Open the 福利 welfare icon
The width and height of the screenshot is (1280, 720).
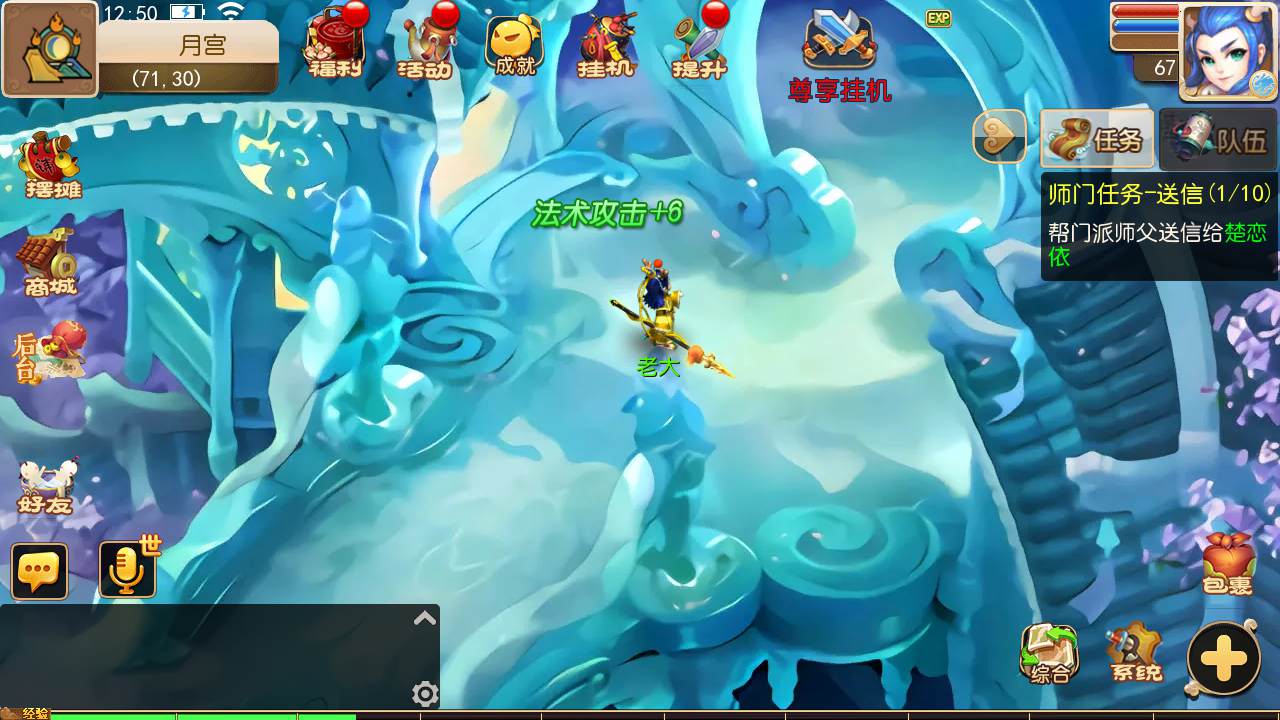pyautogui.click(x=333, y=45)
